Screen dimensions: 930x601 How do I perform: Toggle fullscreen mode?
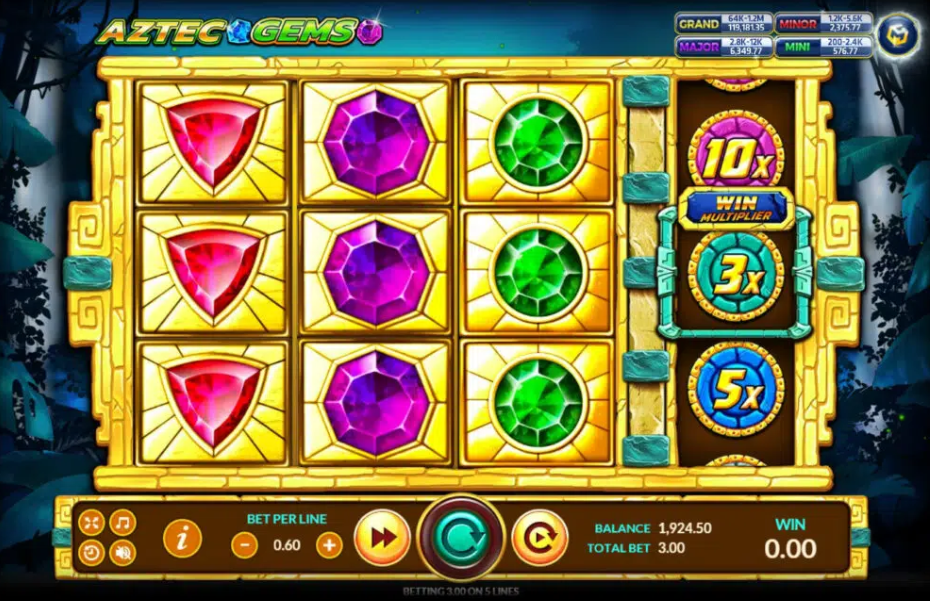(x=92, y=523)
